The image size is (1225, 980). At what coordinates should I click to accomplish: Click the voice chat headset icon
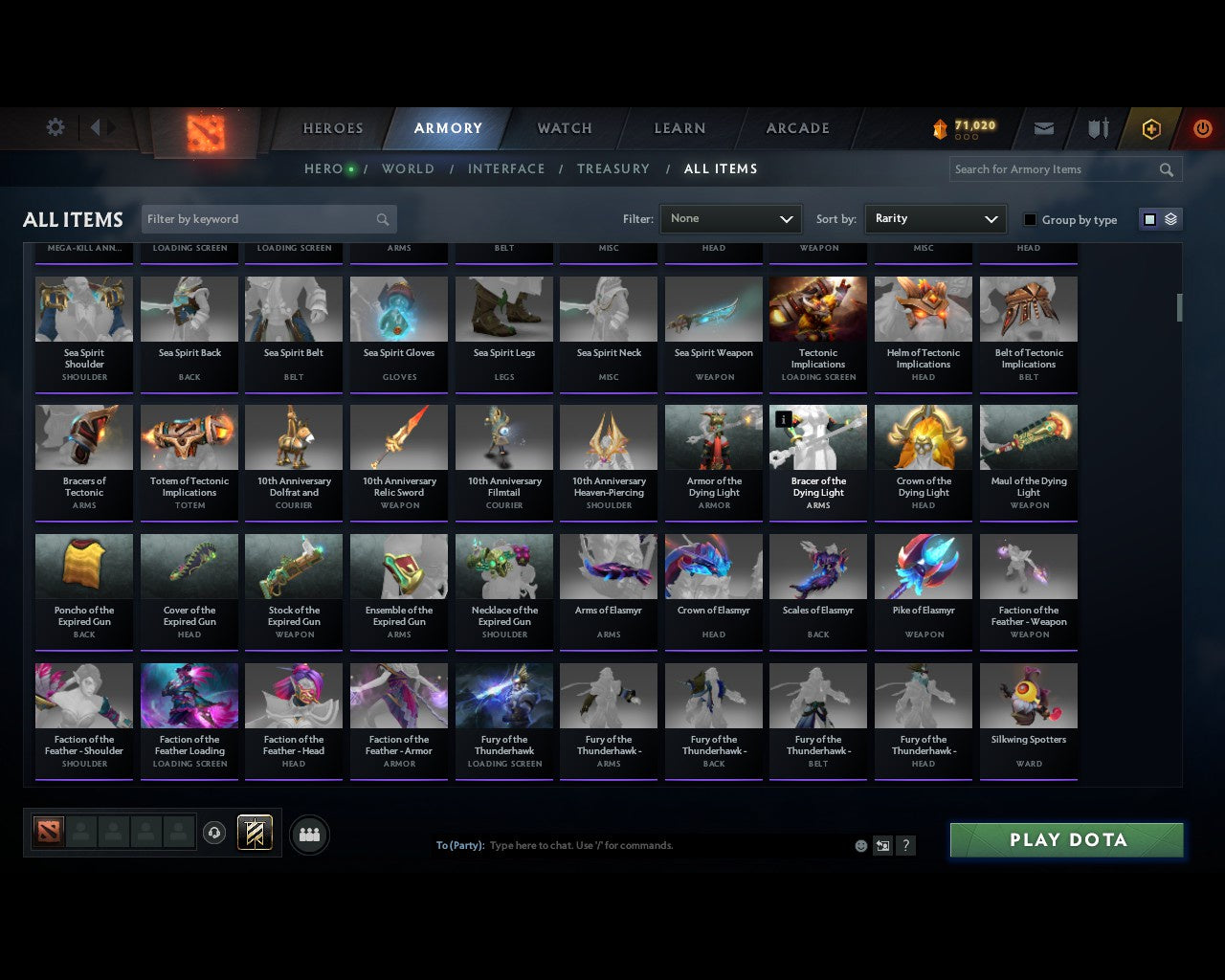pyautogui.click(x=214, y=833)
